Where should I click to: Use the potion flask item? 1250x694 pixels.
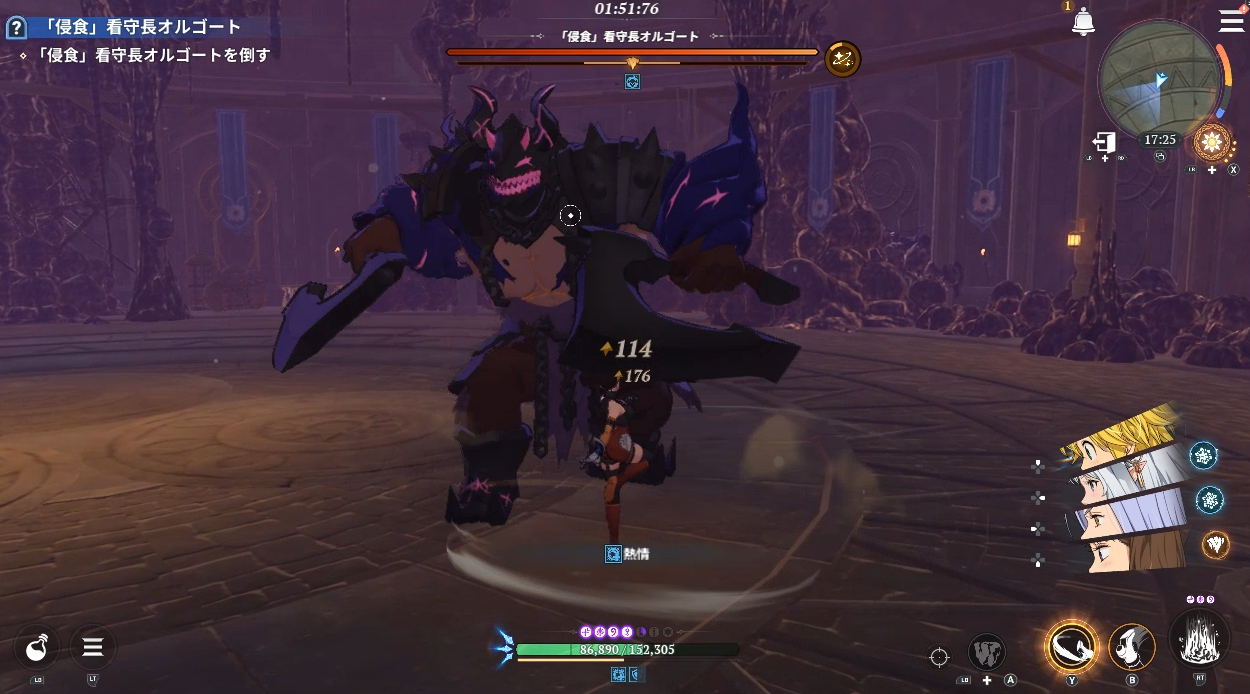point(38,648)
